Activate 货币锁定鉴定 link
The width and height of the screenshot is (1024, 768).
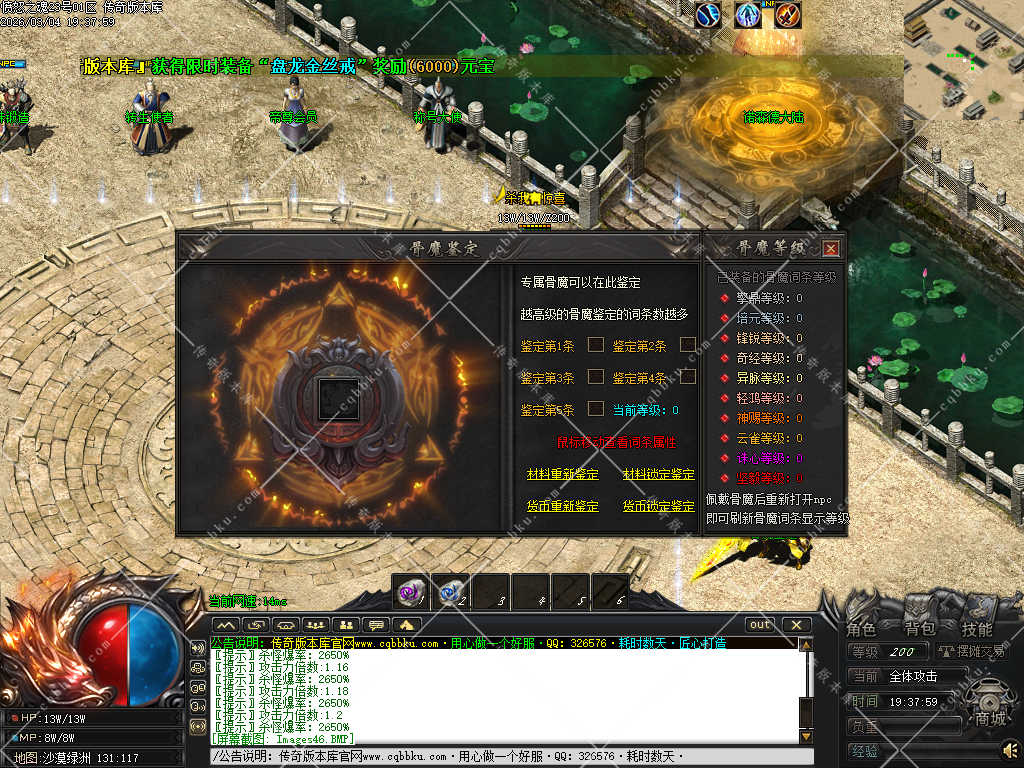pos(658,506)
